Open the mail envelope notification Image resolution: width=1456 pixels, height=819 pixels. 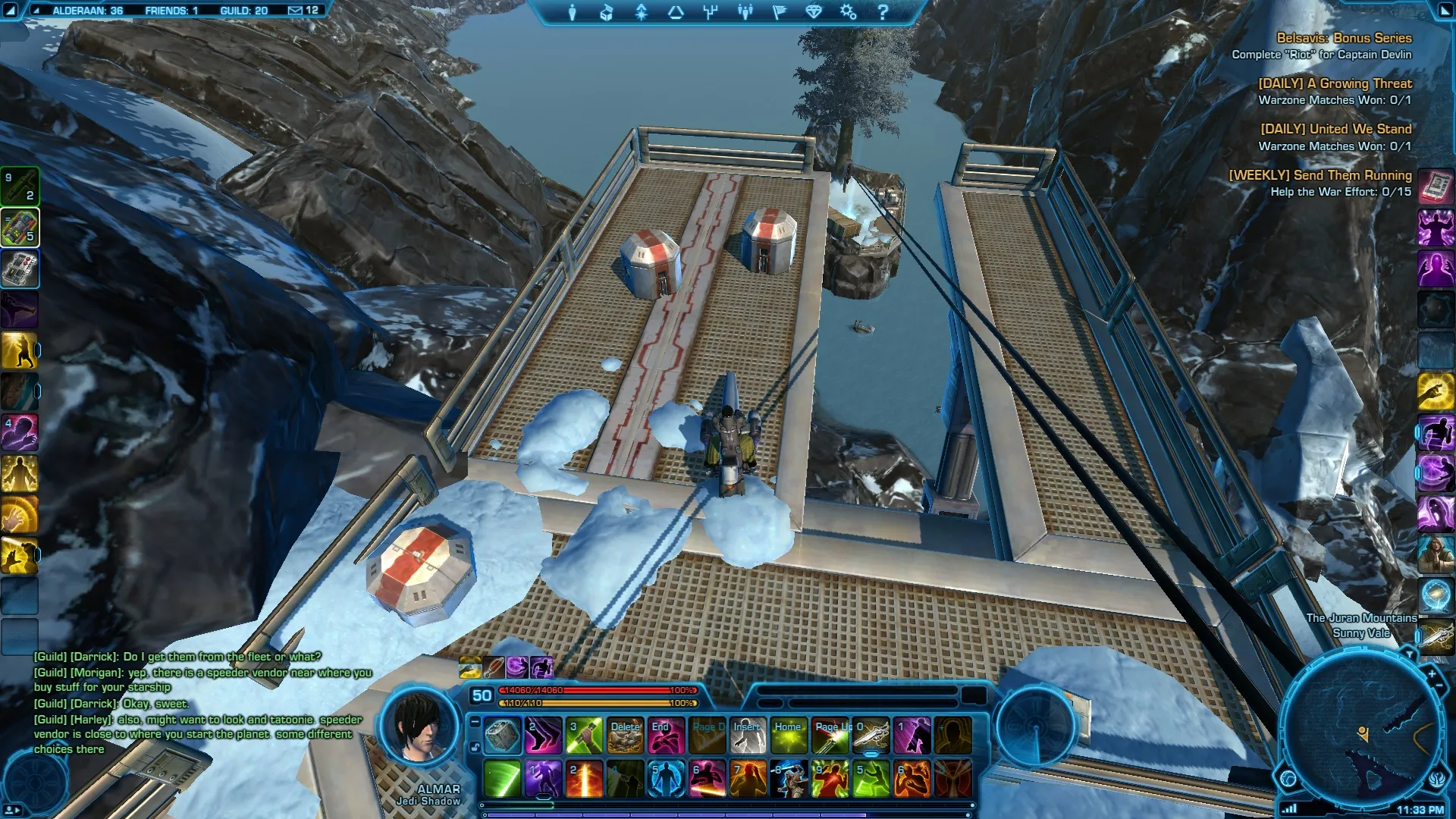pyautogui.click(x=295, y=11)
